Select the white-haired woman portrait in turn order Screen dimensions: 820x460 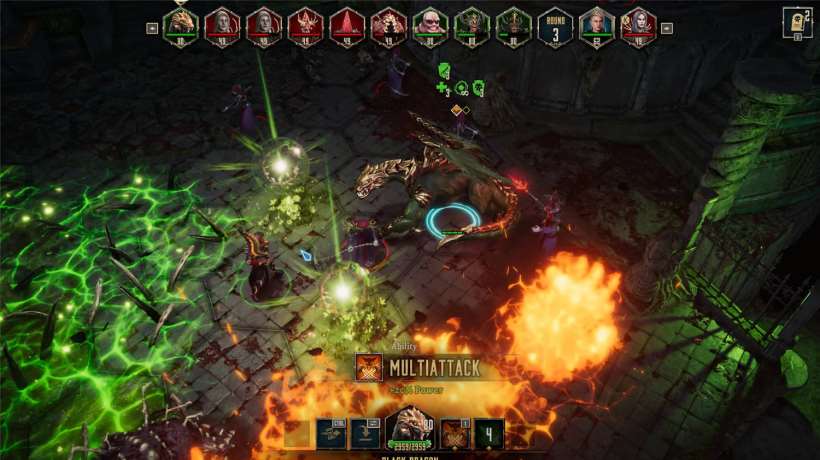(x=638, y=24)
